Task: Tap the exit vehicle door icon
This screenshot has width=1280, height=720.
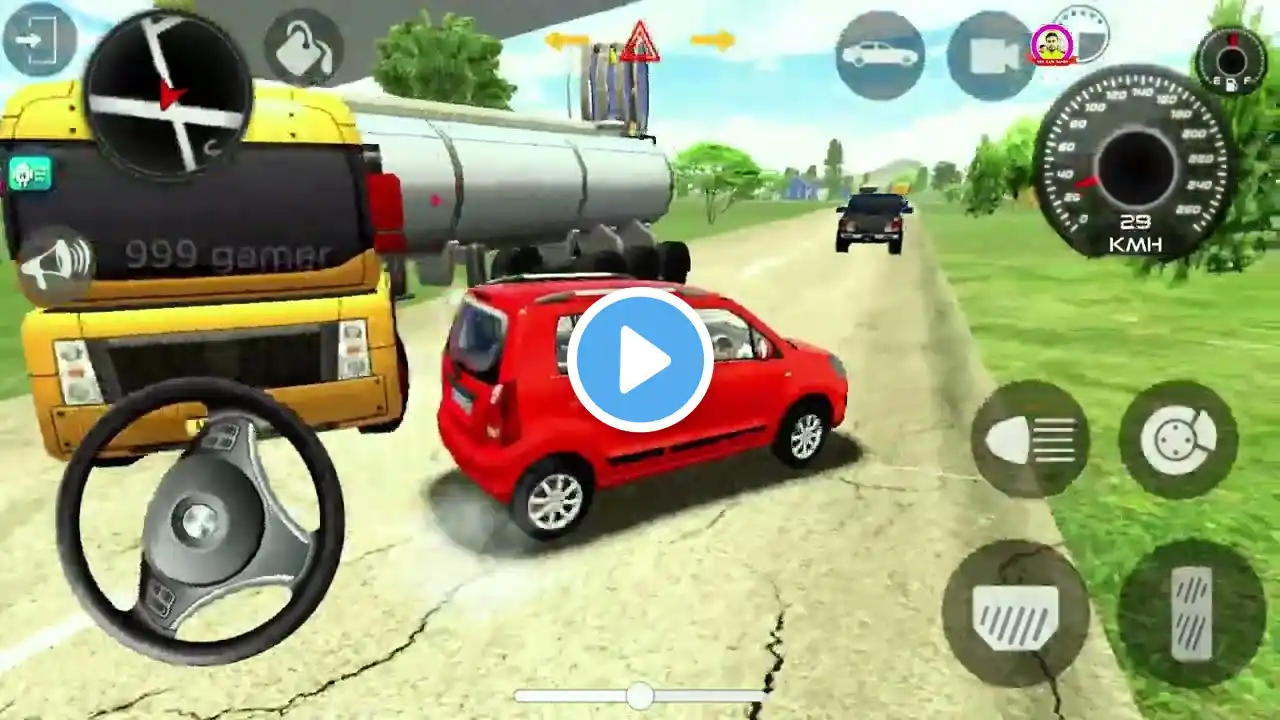Action: coord(39,40)
